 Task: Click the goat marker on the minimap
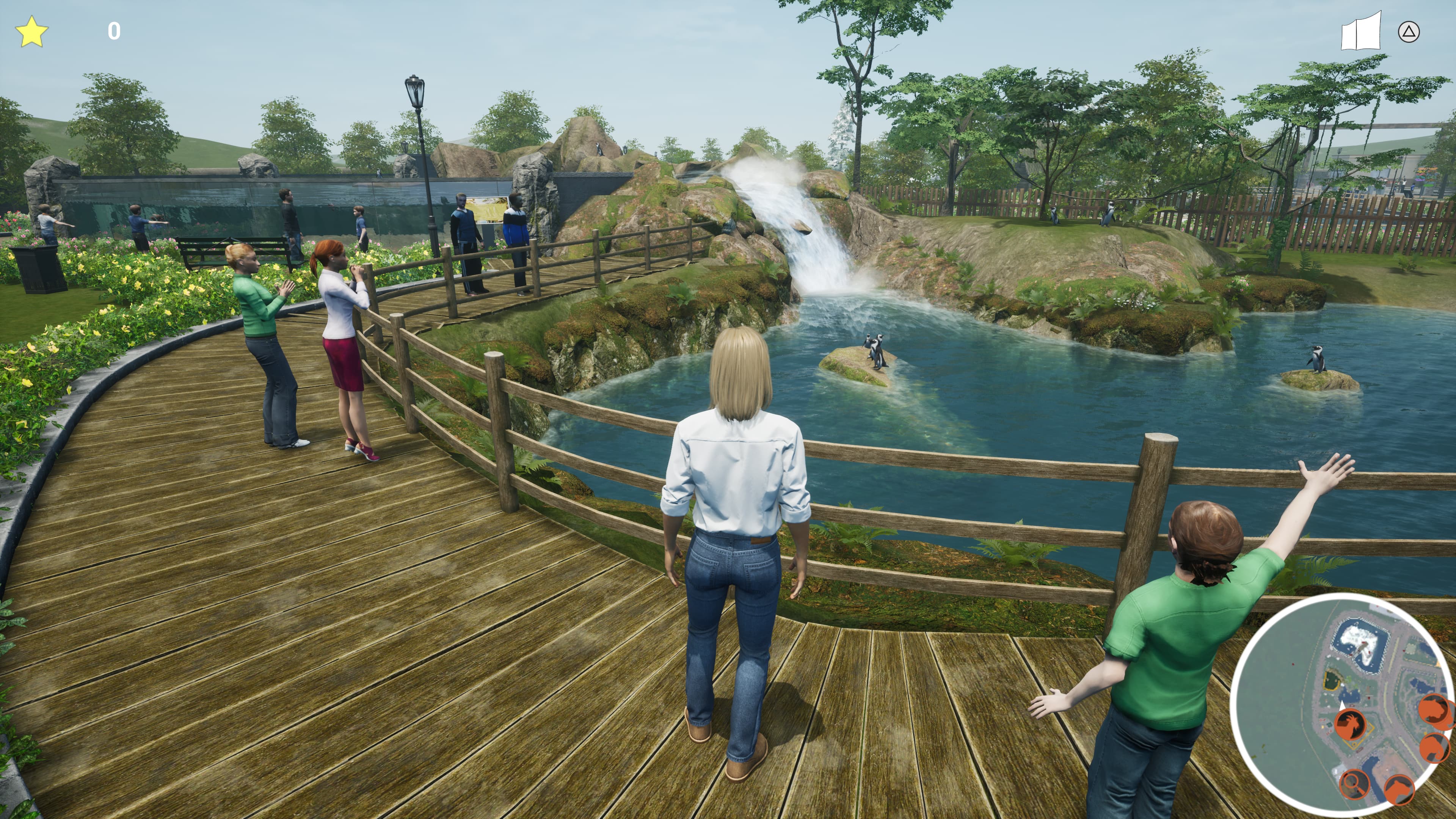pyautogui.click(x=1350, y=724)
